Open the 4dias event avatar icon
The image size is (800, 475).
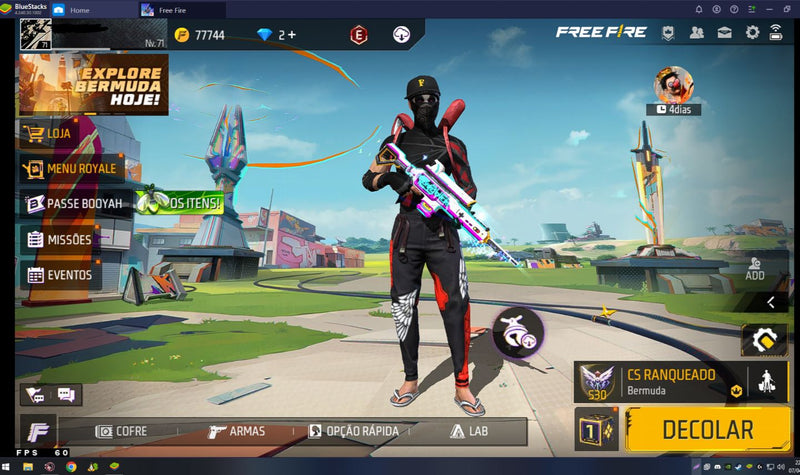[673, 86]
